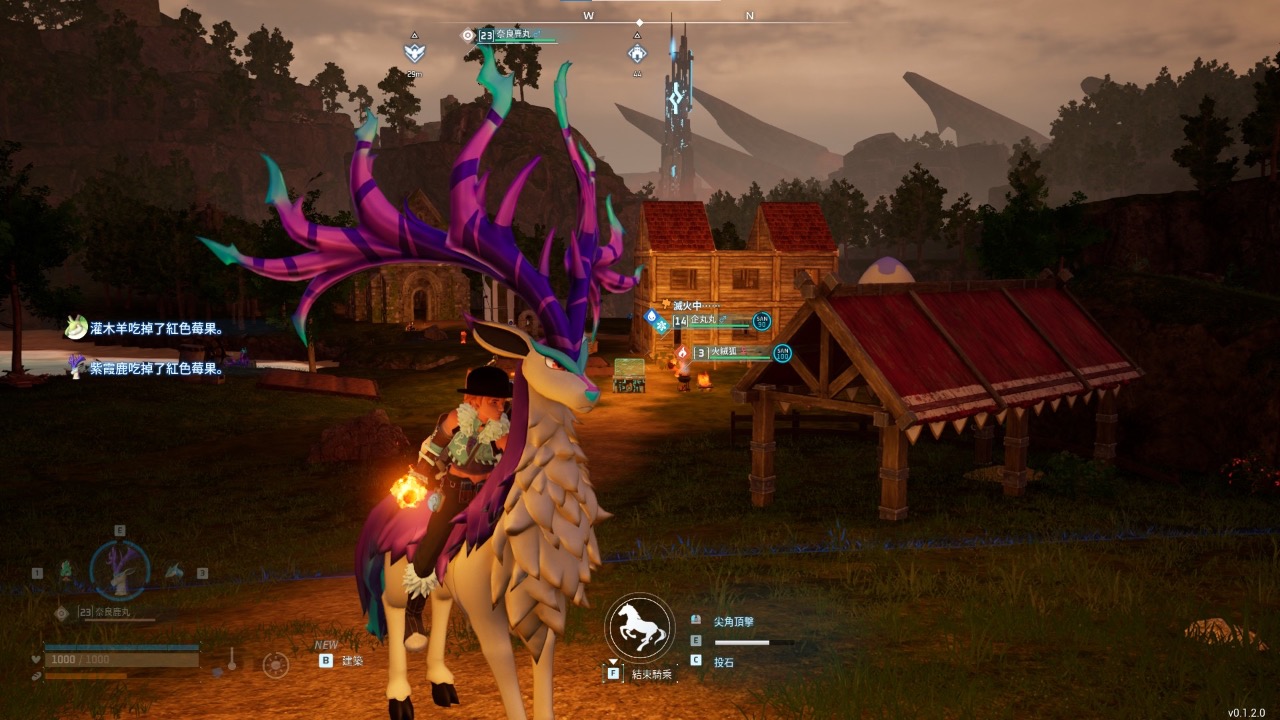Viewport: 1280px width, 720px height.
Task: Select the winged emblem compass marker
Action: coord(414,52)
